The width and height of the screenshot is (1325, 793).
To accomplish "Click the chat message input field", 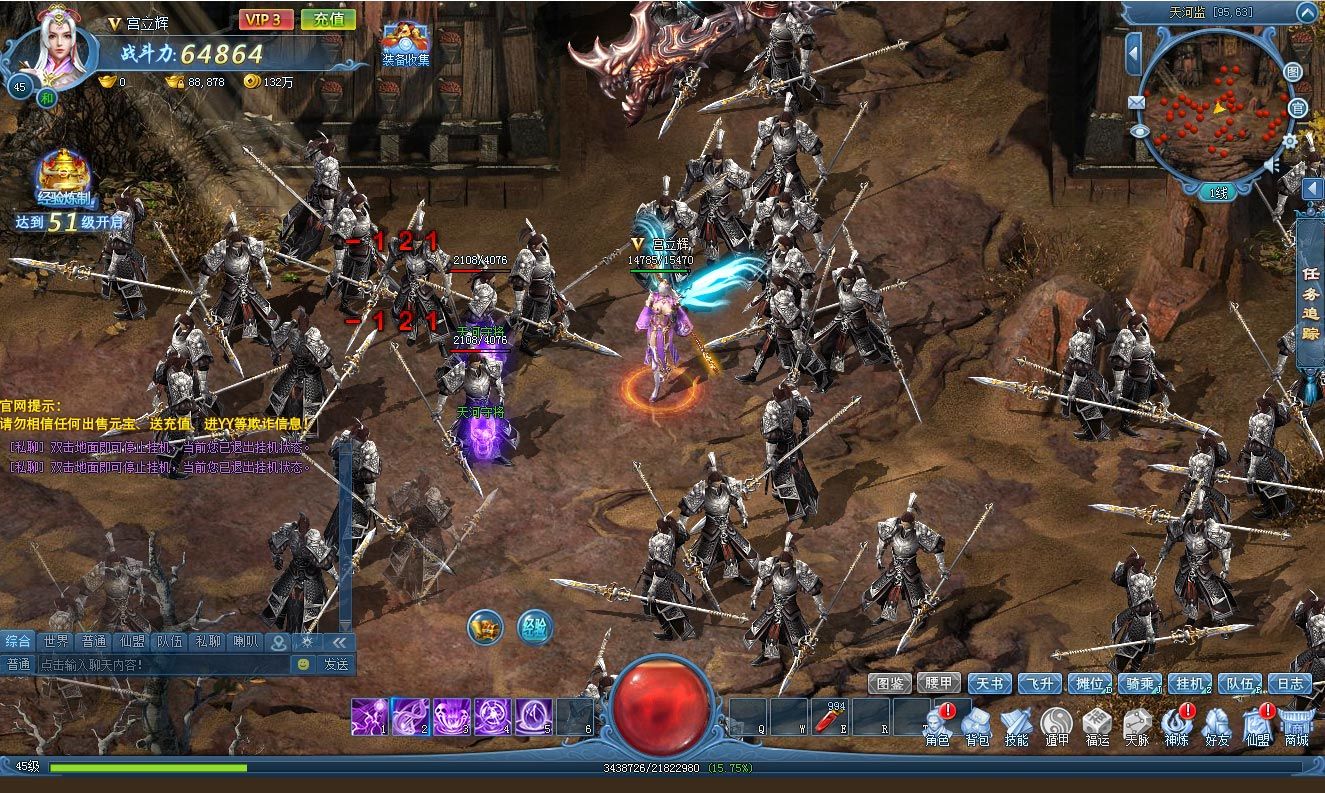I will click(x=160, y=664).
